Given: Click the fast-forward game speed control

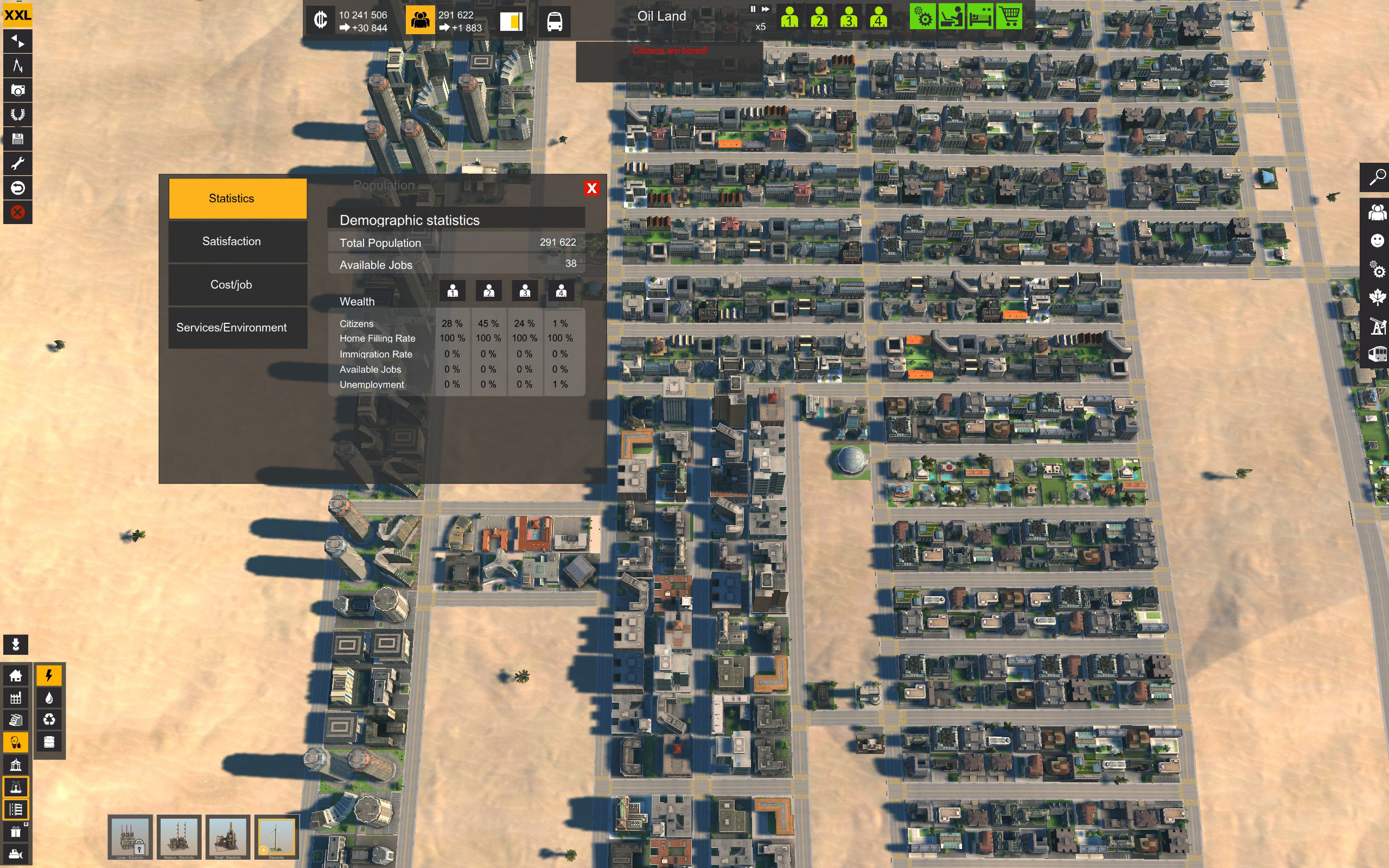Looking at the screenshot, I should click(766, 9).
